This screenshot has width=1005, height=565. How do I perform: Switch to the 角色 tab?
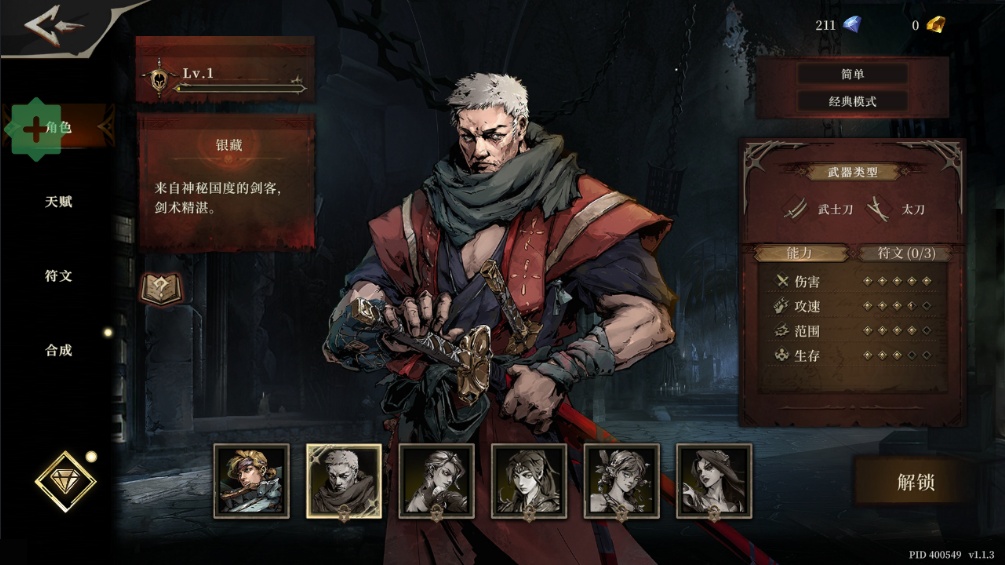tap(59, 128)
